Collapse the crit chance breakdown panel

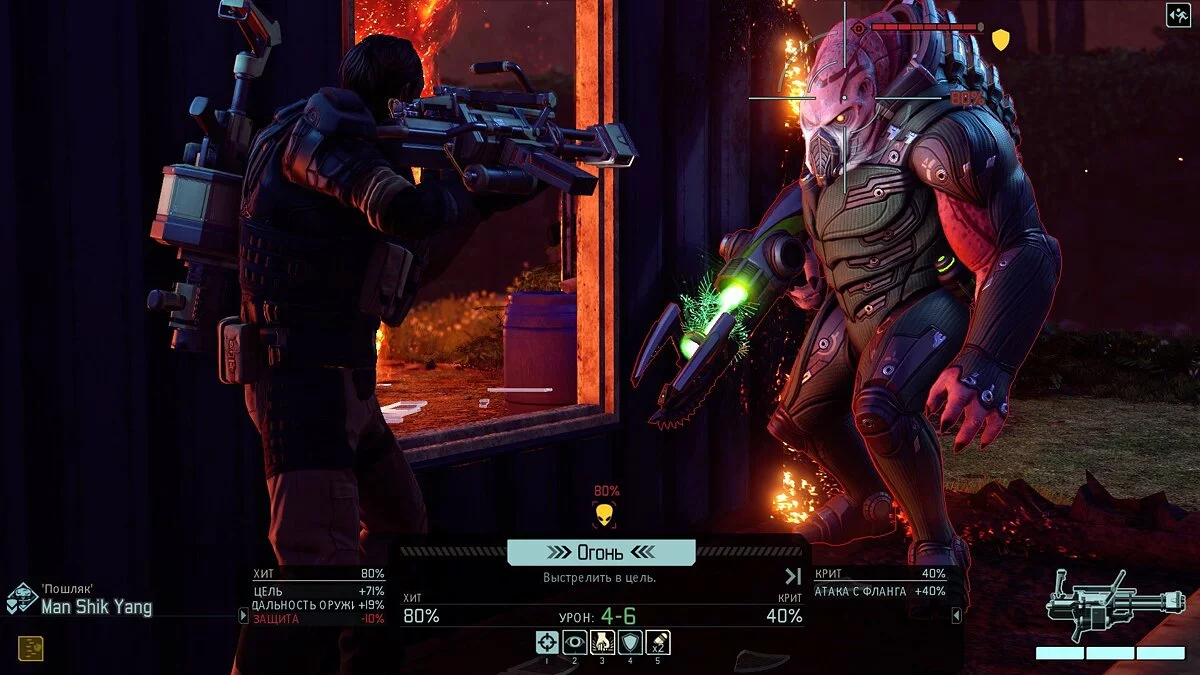[x=956, y=616]
